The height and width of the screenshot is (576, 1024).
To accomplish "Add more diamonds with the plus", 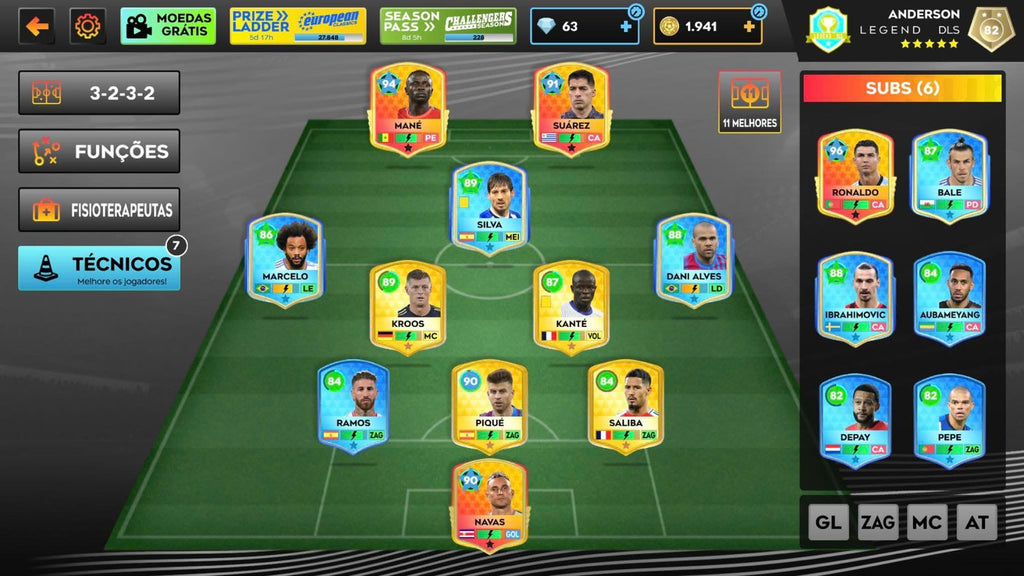I will (626, 27).
